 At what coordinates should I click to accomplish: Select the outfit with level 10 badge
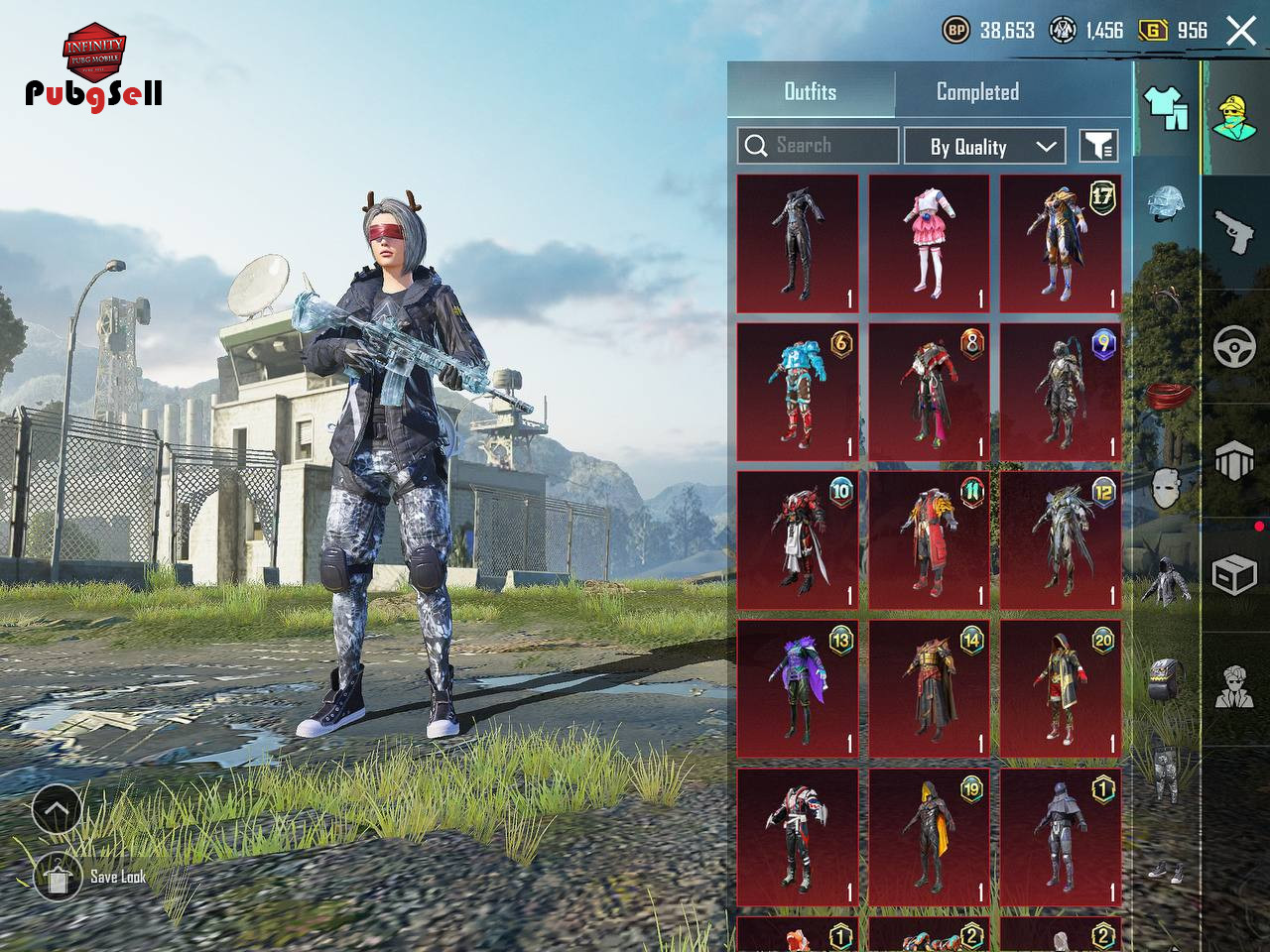pyautogui.click(x=798, y=539)
